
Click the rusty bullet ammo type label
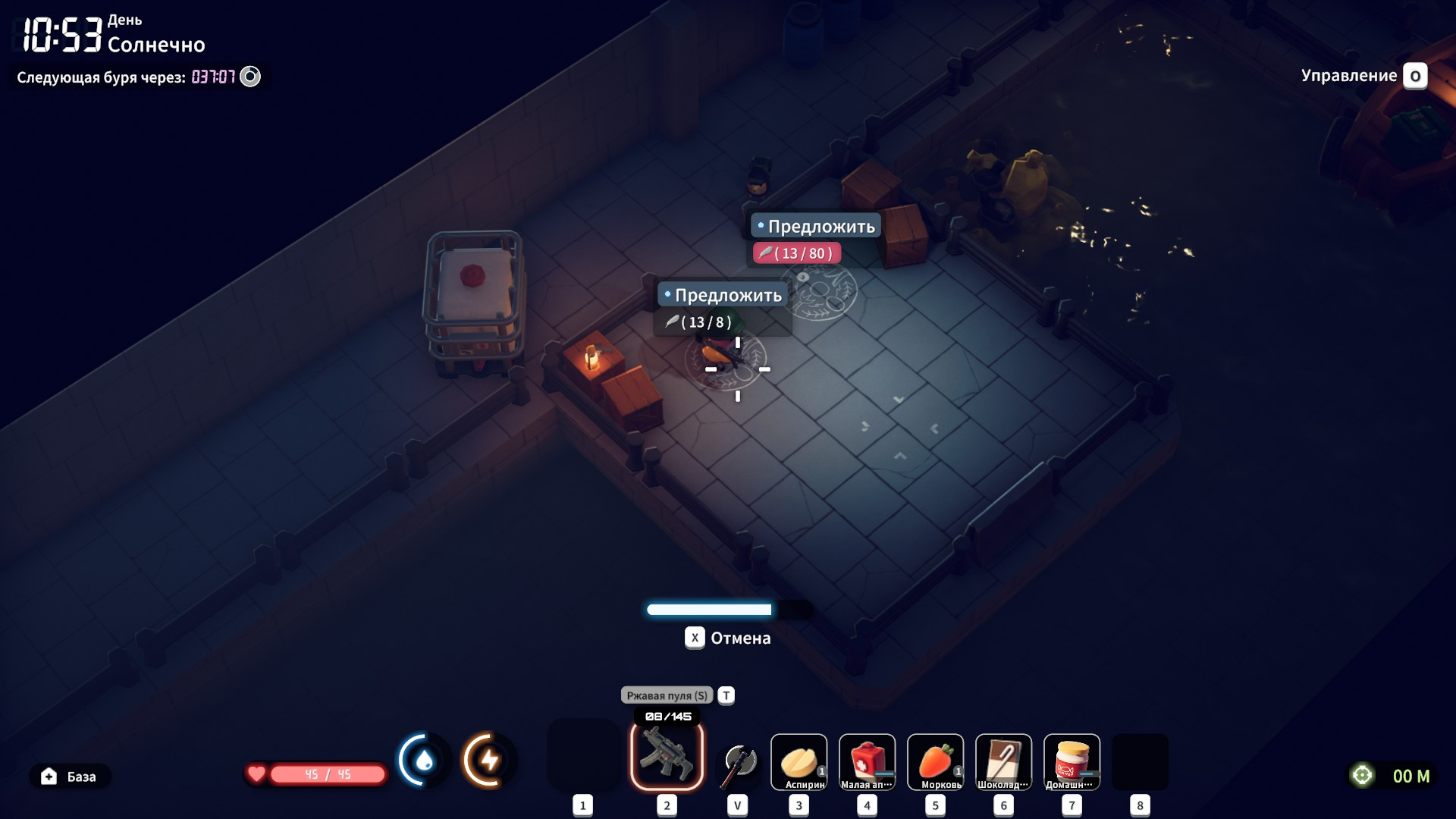(x=667, y=695)
